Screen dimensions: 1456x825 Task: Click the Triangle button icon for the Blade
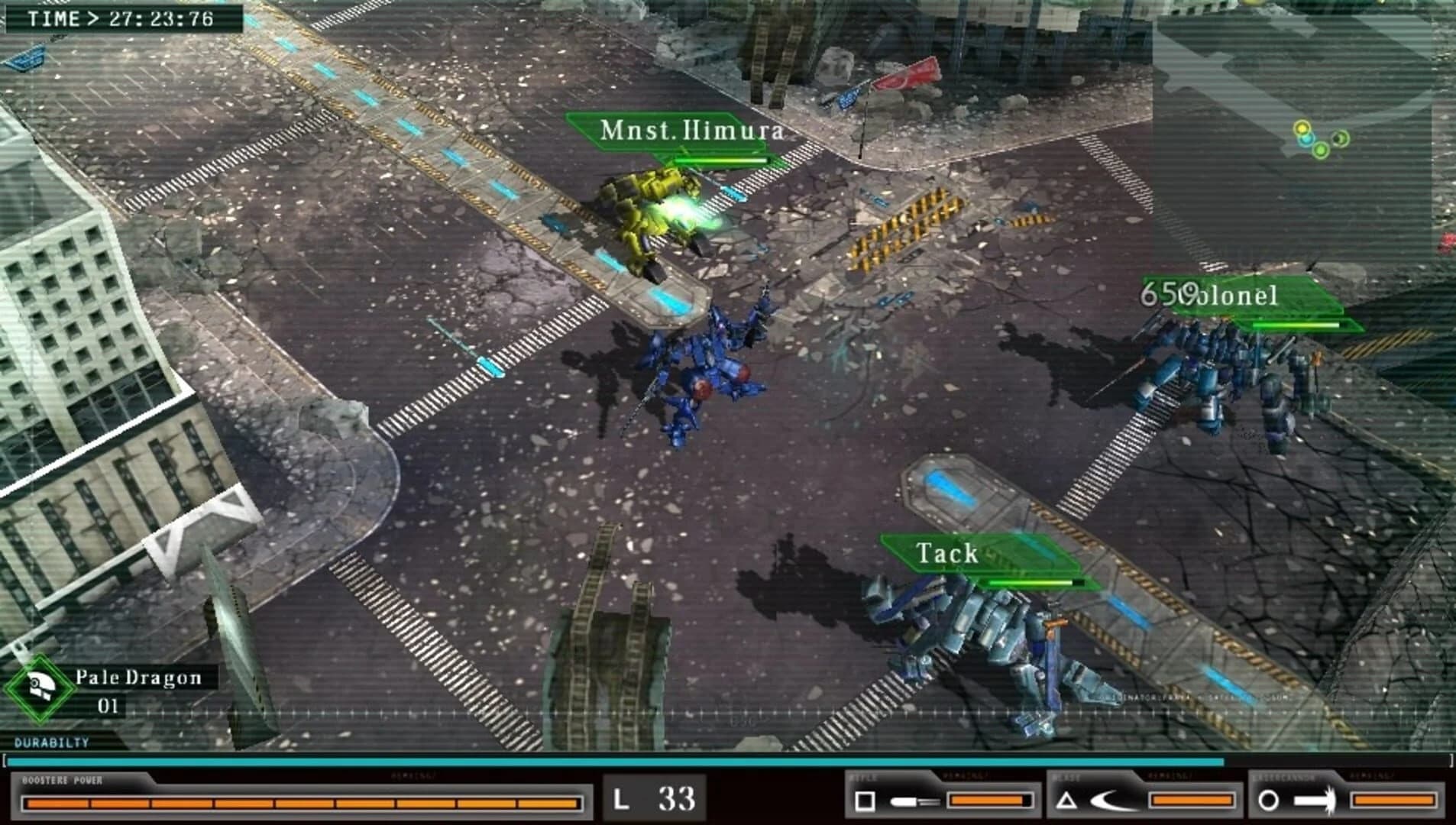pyautogui.click(x=1066, y=800)
